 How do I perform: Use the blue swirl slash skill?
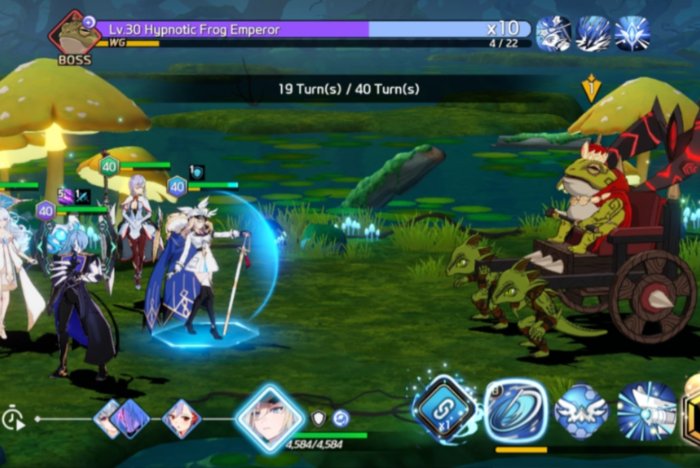[x=516, y=410]
